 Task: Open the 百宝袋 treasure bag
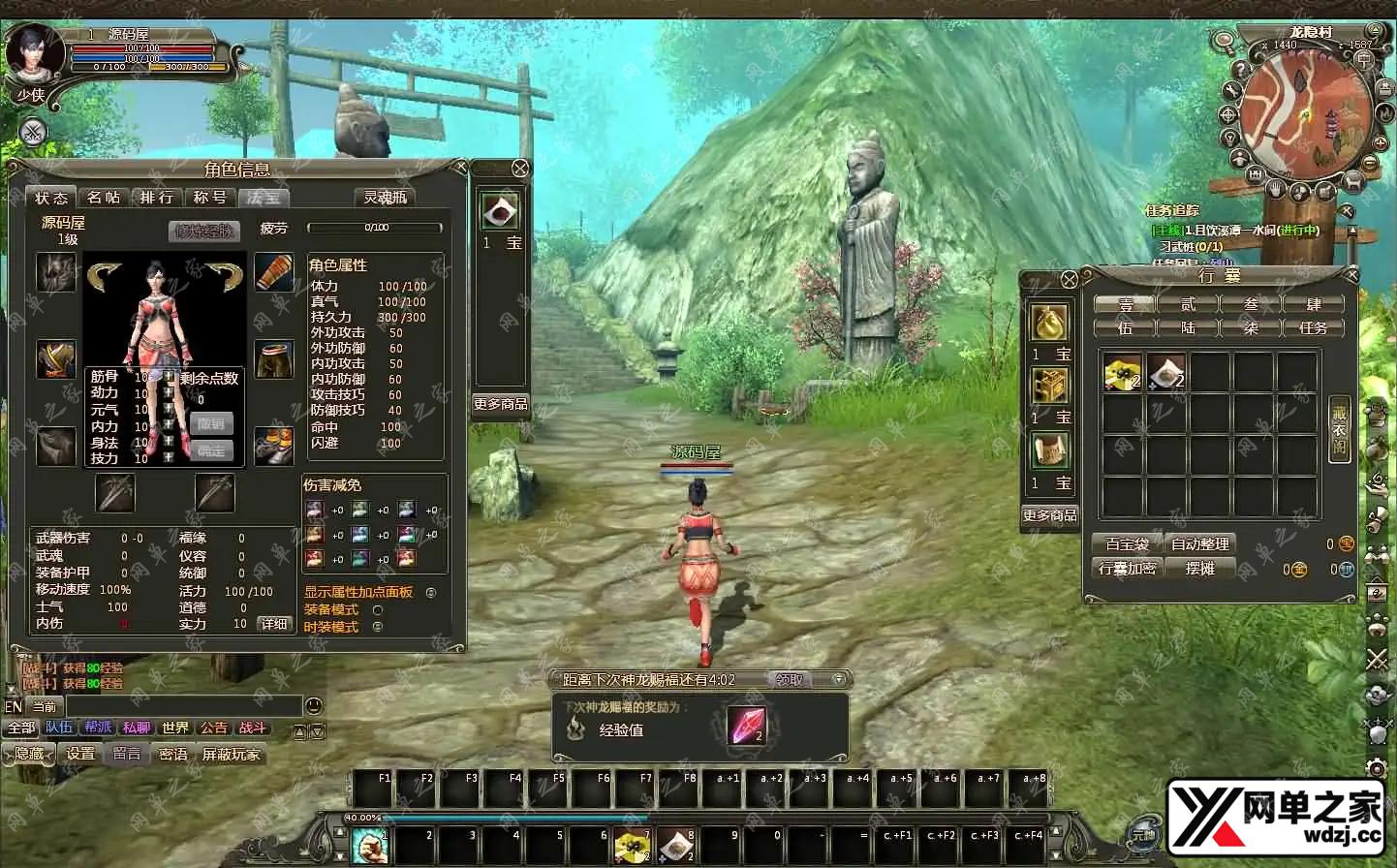(1127, 544)
